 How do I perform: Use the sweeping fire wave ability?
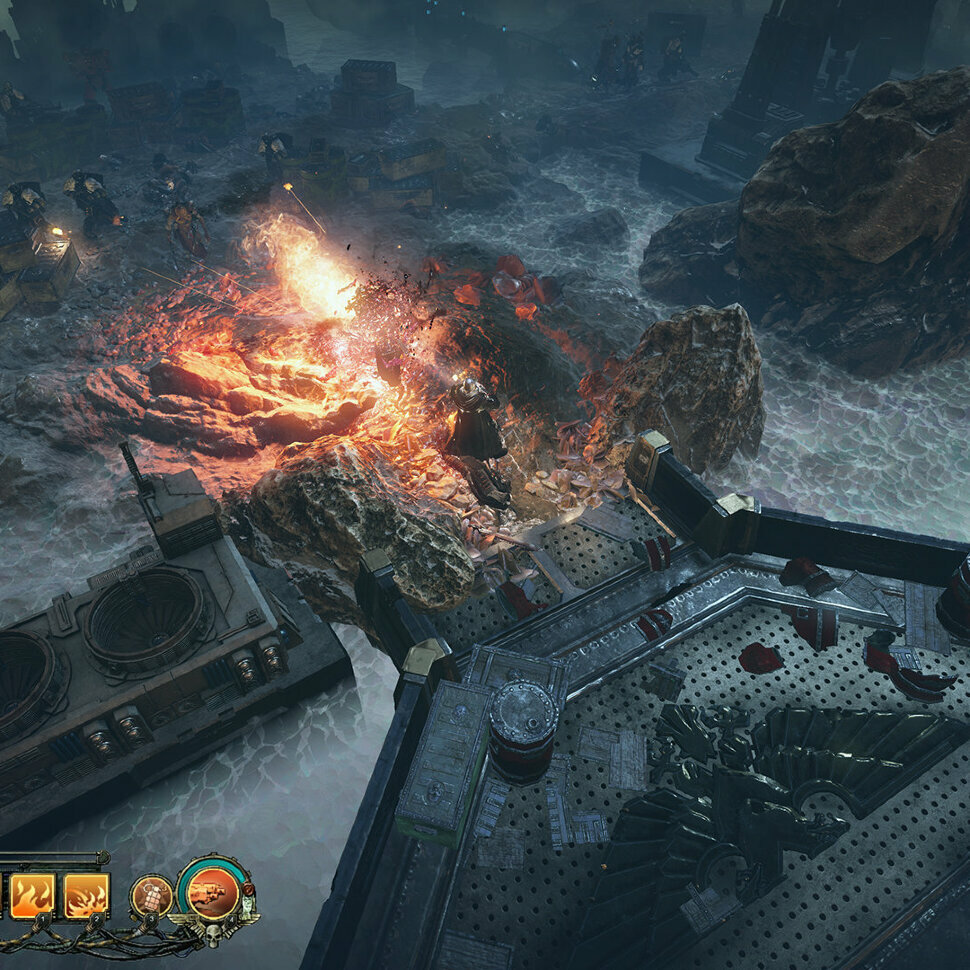point(86,895)
